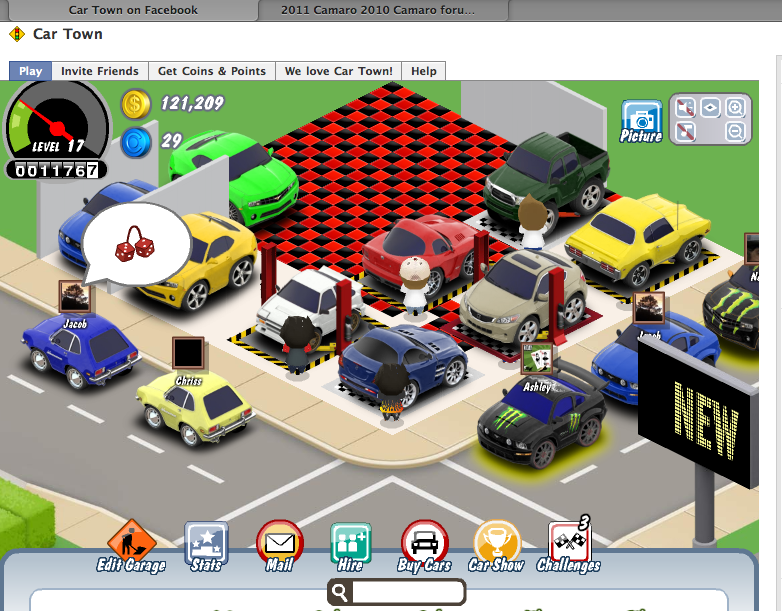Click the zoom-in magnifier button
Image resolution: width=782 pixels, height=611 pixels.
[735, 108]
